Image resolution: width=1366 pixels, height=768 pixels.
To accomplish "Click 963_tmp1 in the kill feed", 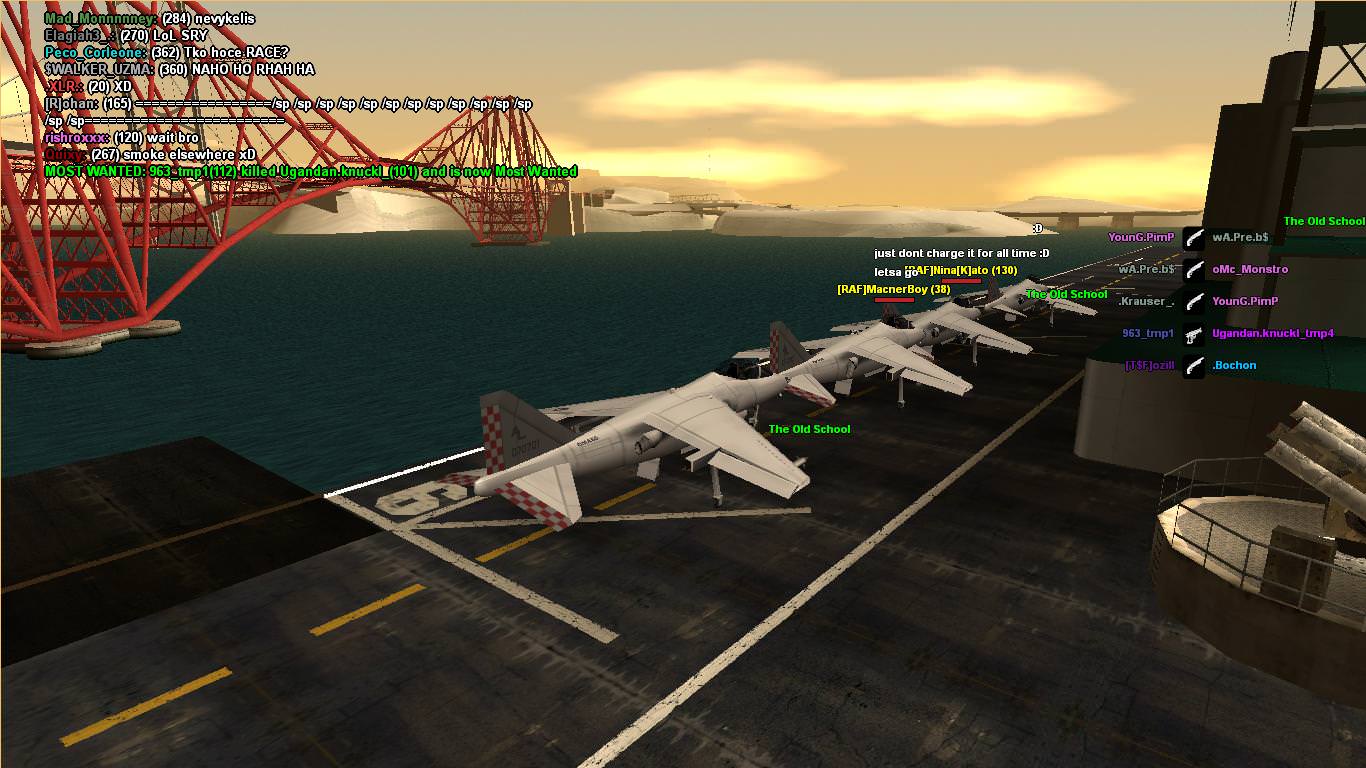I will pyautogui.click(x=1147, y=334).
